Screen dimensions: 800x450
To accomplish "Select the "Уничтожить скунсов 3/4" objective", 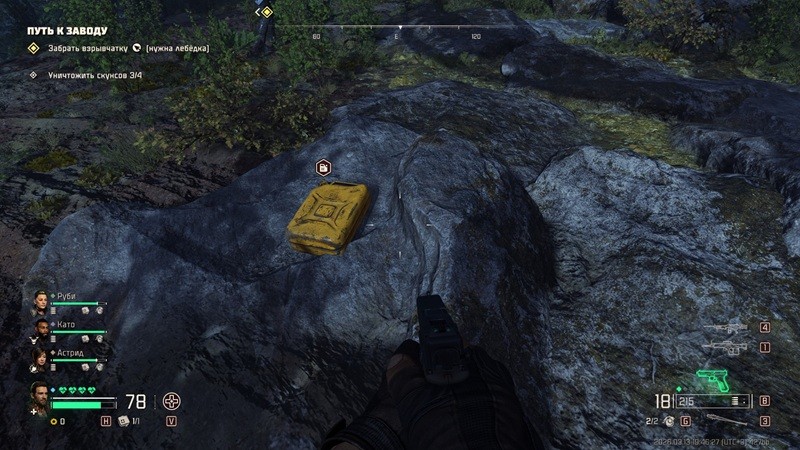I will [89, 74].
